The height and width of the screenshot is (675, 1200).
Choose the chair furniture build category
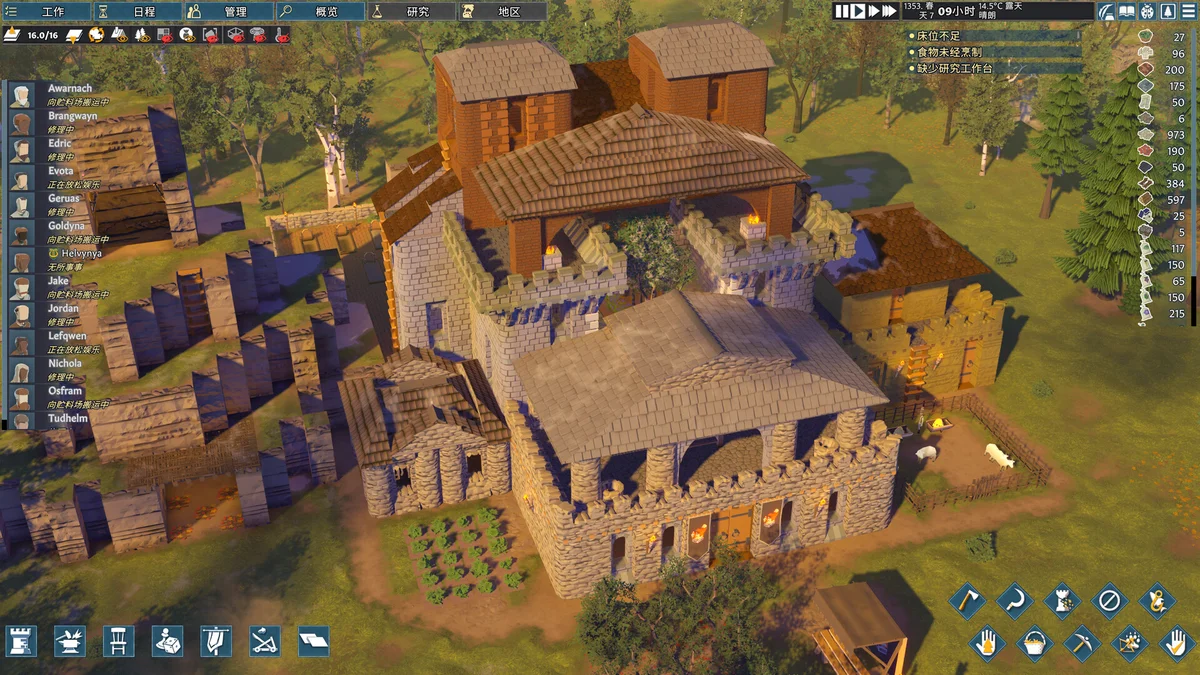118,641
